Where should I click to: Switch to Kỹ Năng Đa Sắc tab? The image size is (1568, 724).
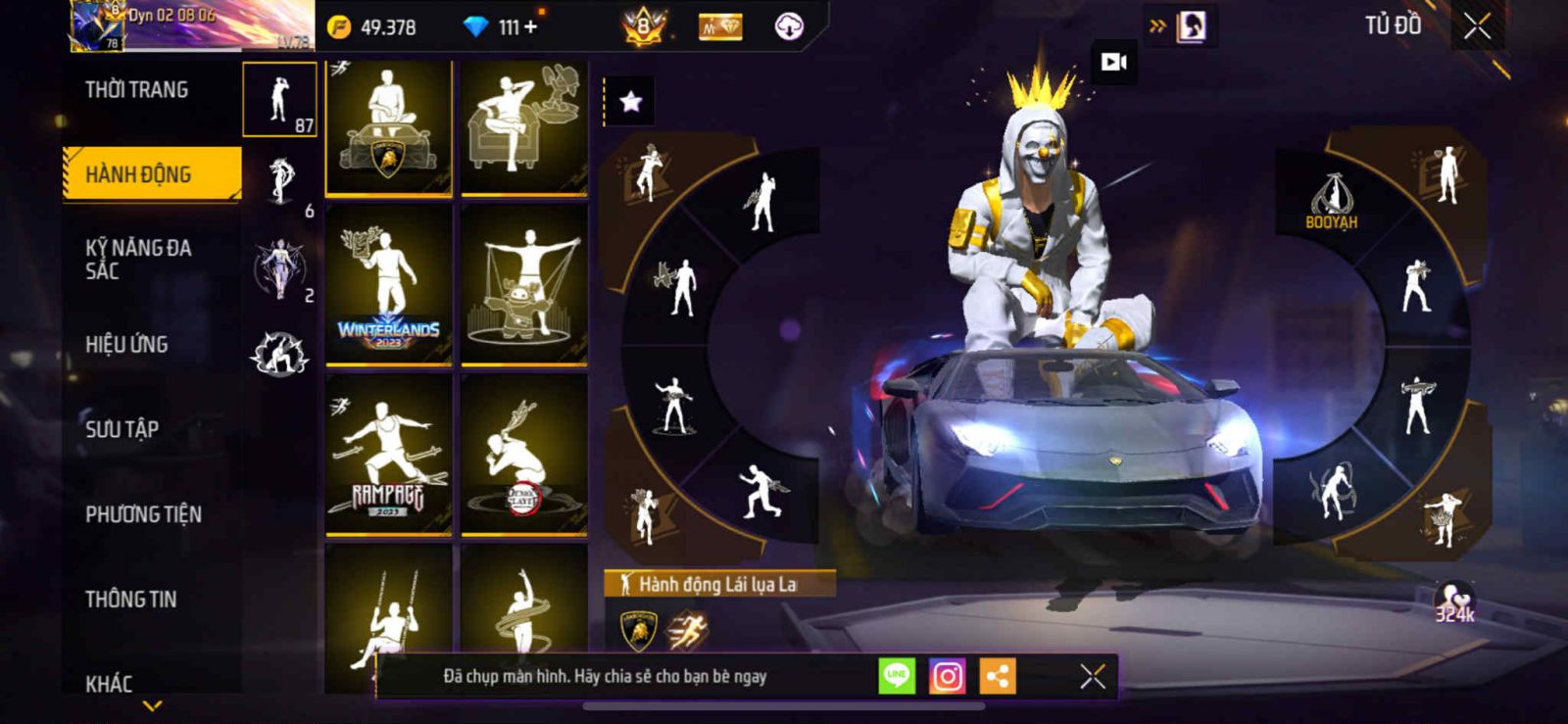pyautogui.click(x=138, y=259)
